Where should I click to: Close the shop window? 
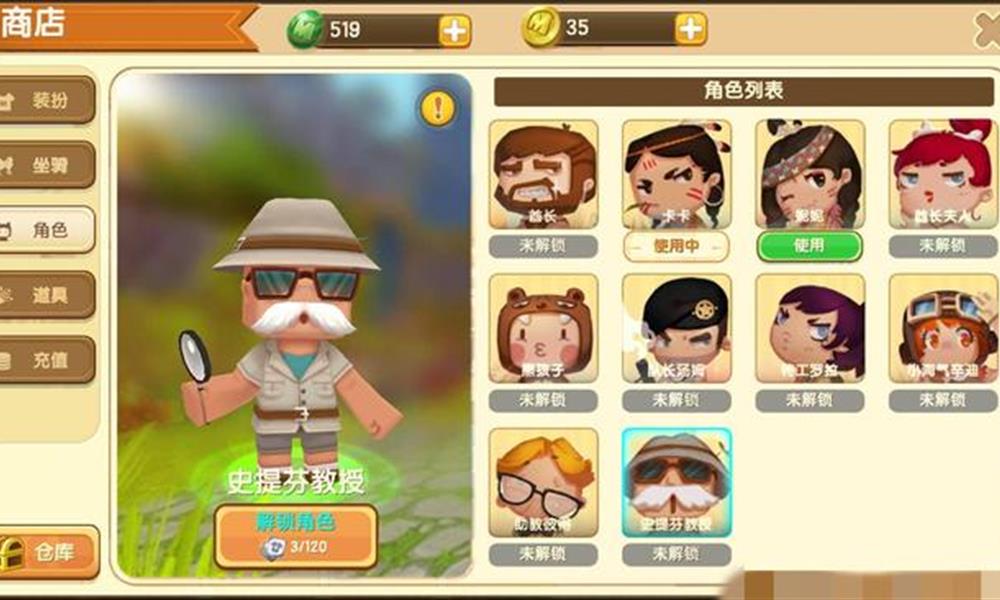[x=987, y=30]
